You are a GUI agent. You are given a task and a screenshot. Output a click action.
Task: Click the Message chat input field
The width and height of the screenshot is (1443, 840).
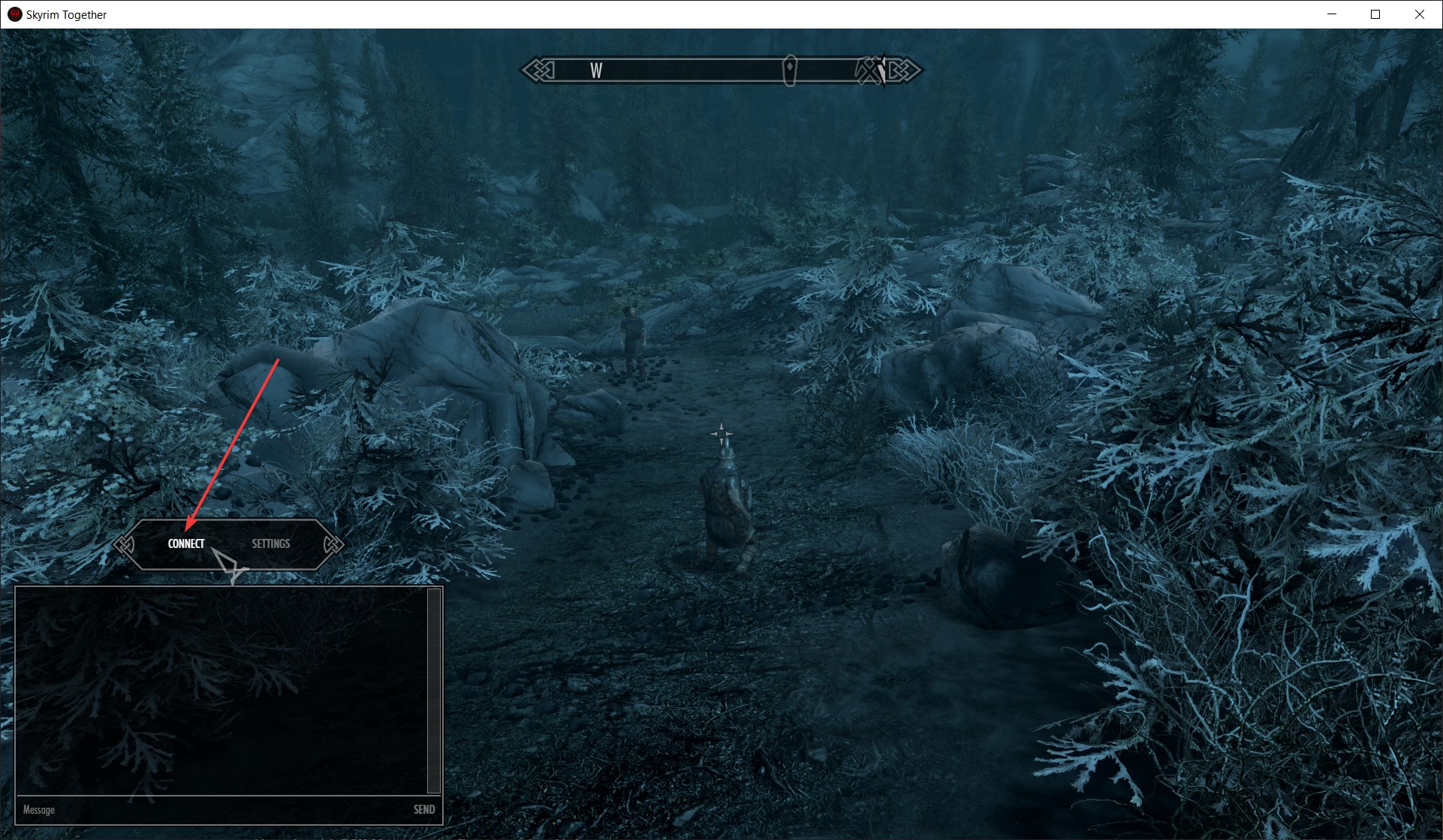pyautogui.click(x=210, y=810)
